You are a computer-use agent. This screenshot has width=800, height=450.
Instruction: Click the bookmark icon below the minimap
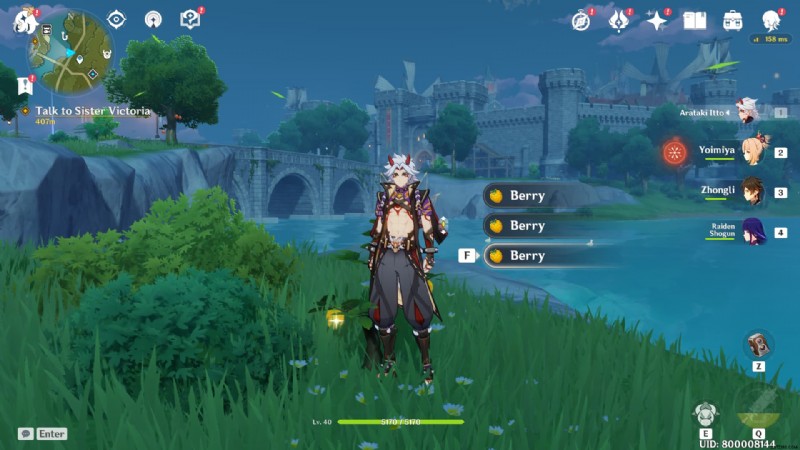click(25, 88)
